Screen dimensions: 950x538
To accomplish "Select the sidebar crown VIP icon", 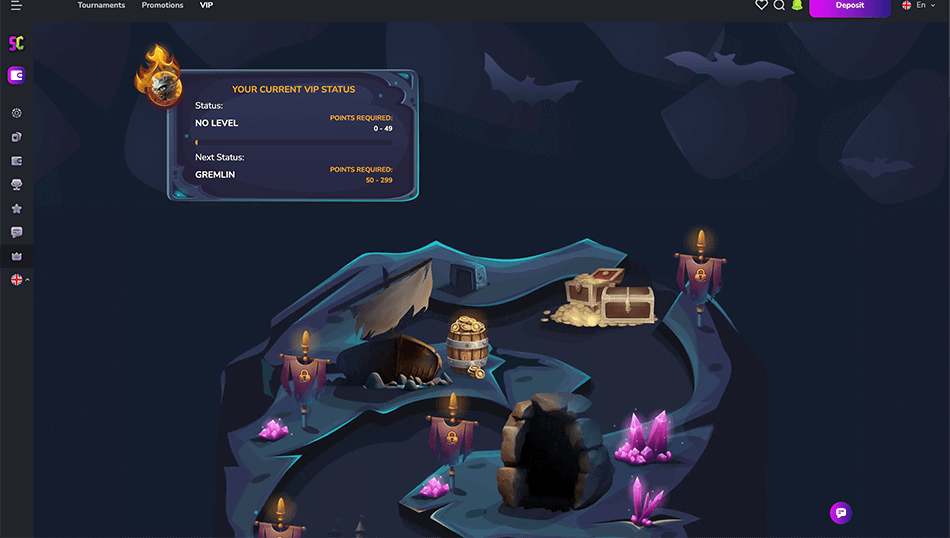I will pyautogui.click(x=16, y=256).
